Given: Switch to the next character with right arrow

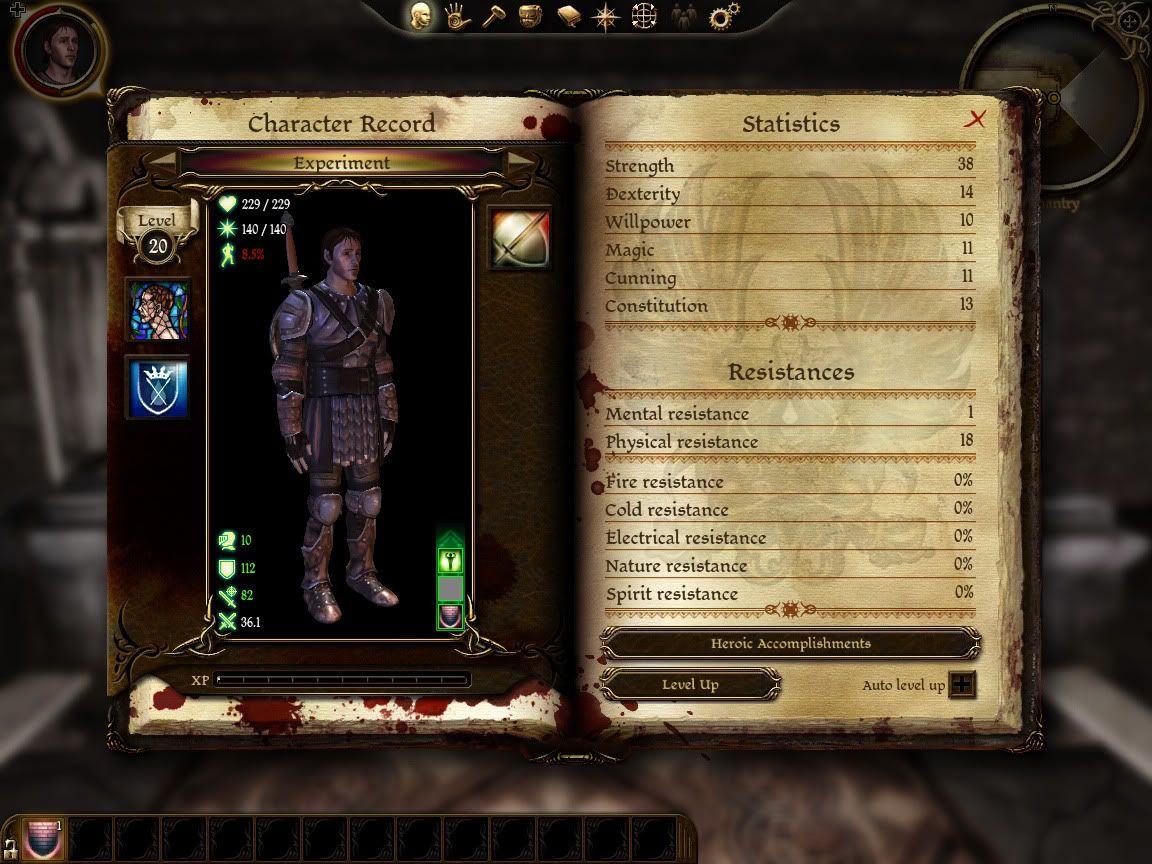Looking at the screenshot, I should click(x=520, y=162).
